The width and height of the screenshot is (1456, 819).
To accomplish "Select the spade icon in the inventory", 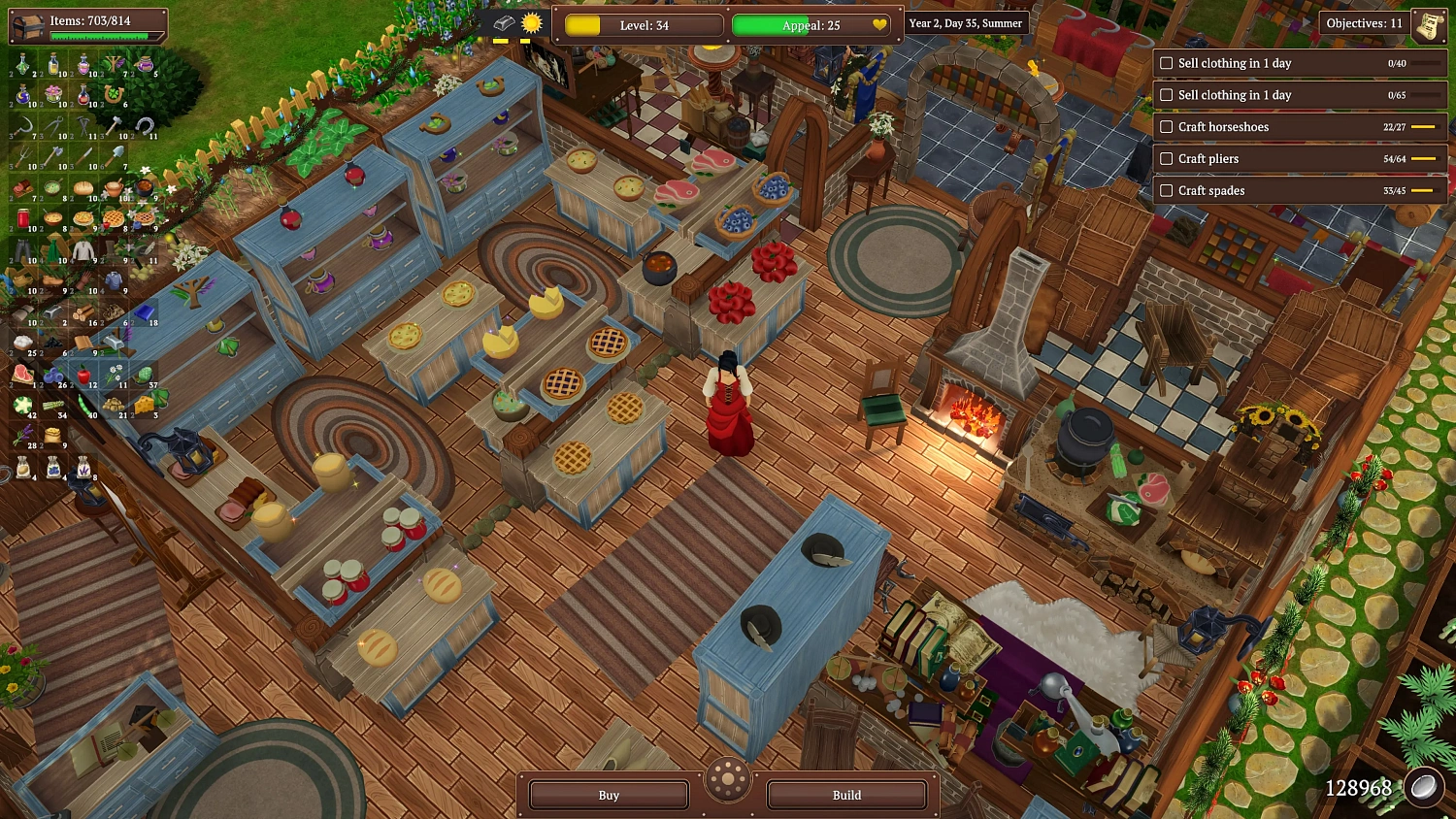I will point(118,154).
